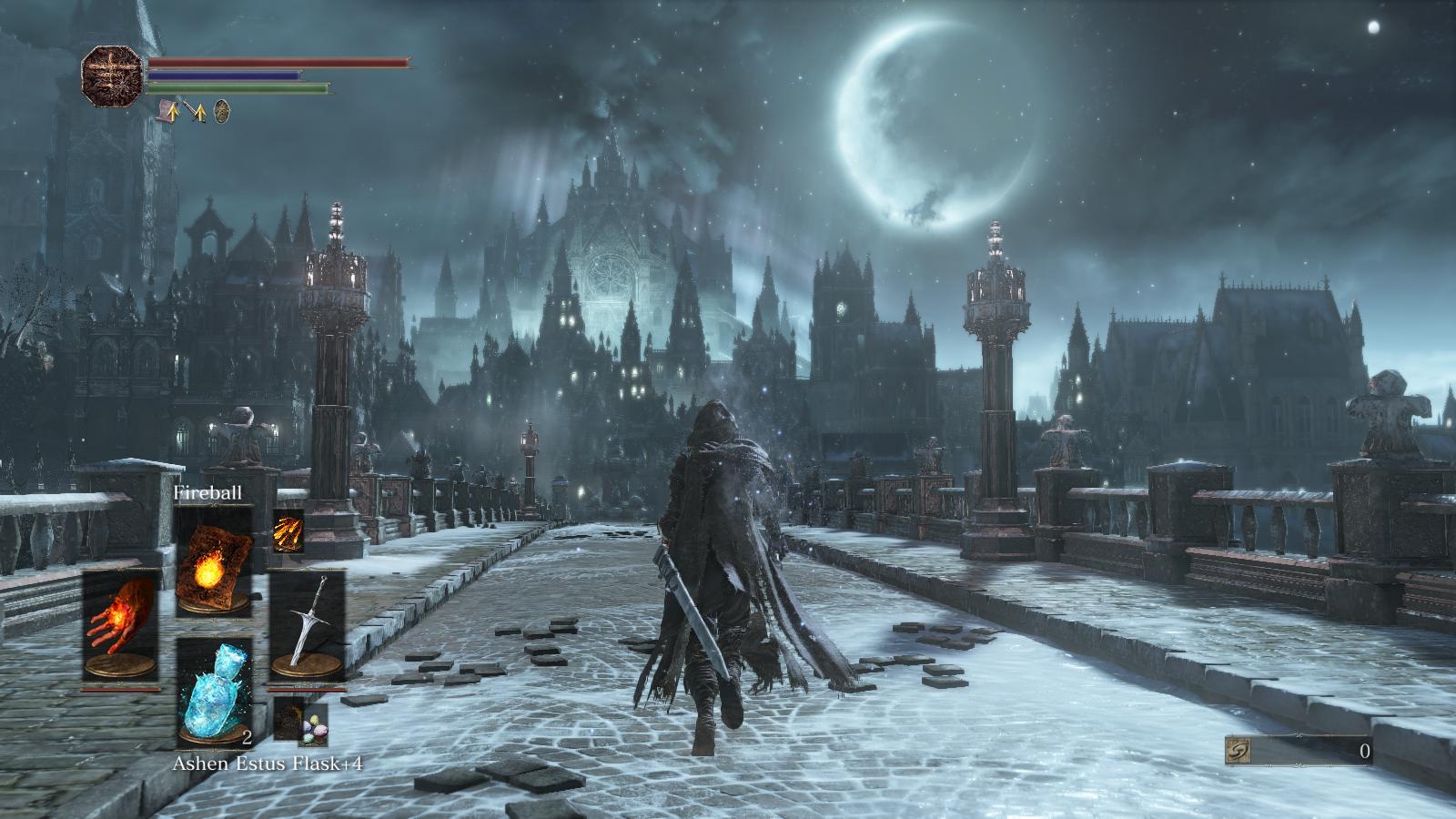Use the Ashen Estus Flask slot
This screenshot has width=1456, height=819.
[213, 692]
